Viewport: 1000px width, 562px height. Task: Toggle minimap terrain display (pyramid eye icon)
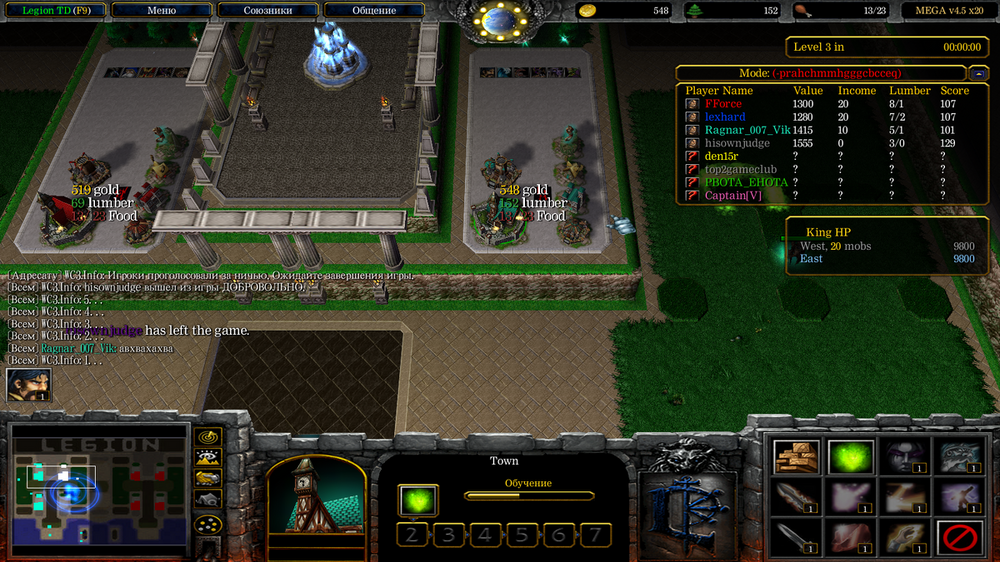click(207, 458)
